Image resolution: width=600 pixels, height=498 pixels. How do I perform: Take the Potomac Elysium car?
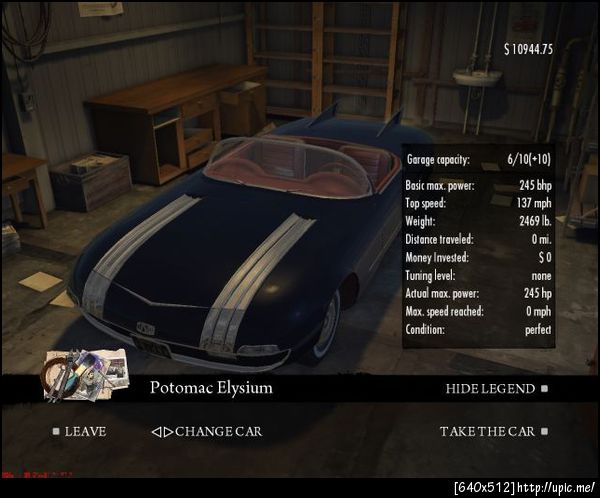(488, 432)
